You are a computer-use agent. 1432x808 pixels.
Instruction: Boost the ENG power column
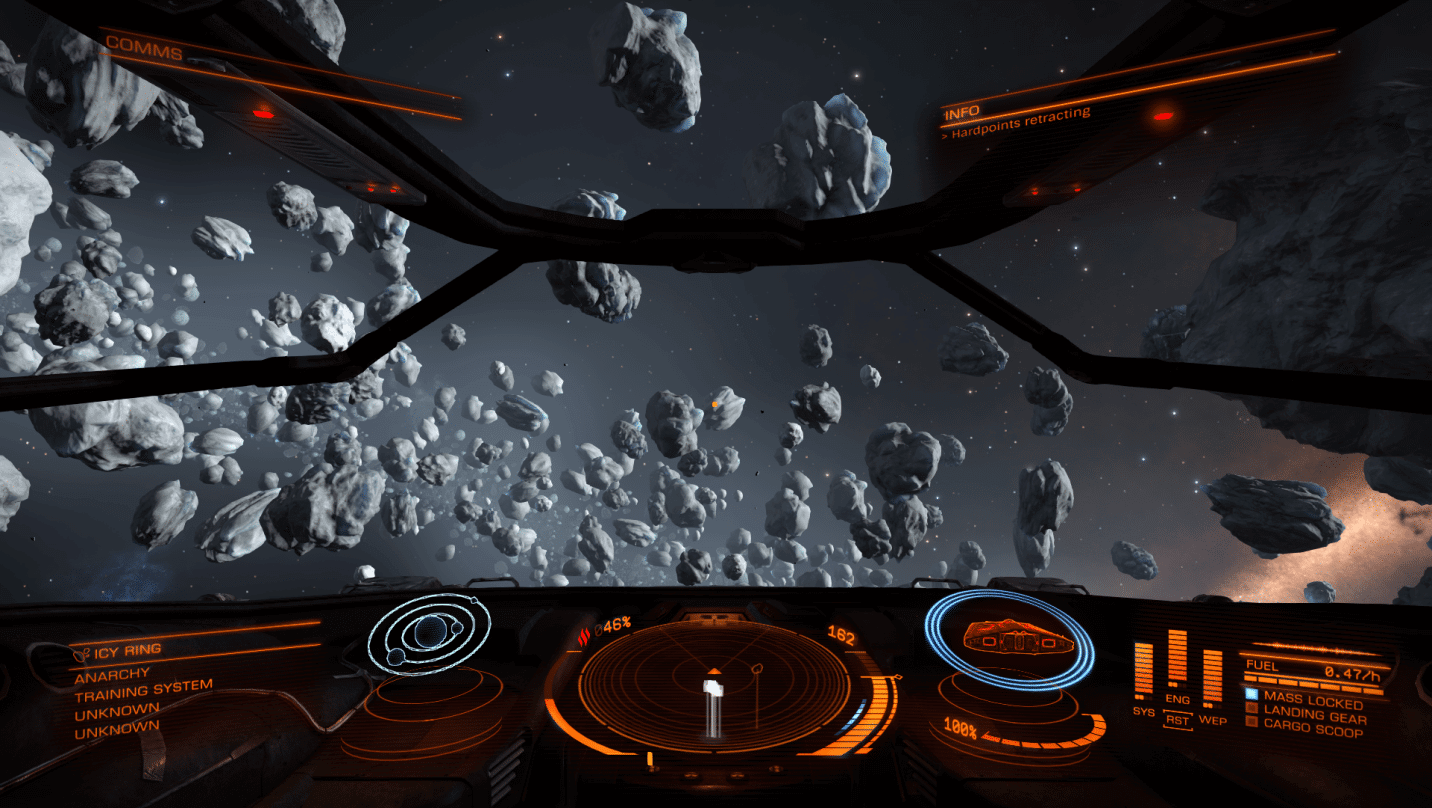(x=1177, y=660)
